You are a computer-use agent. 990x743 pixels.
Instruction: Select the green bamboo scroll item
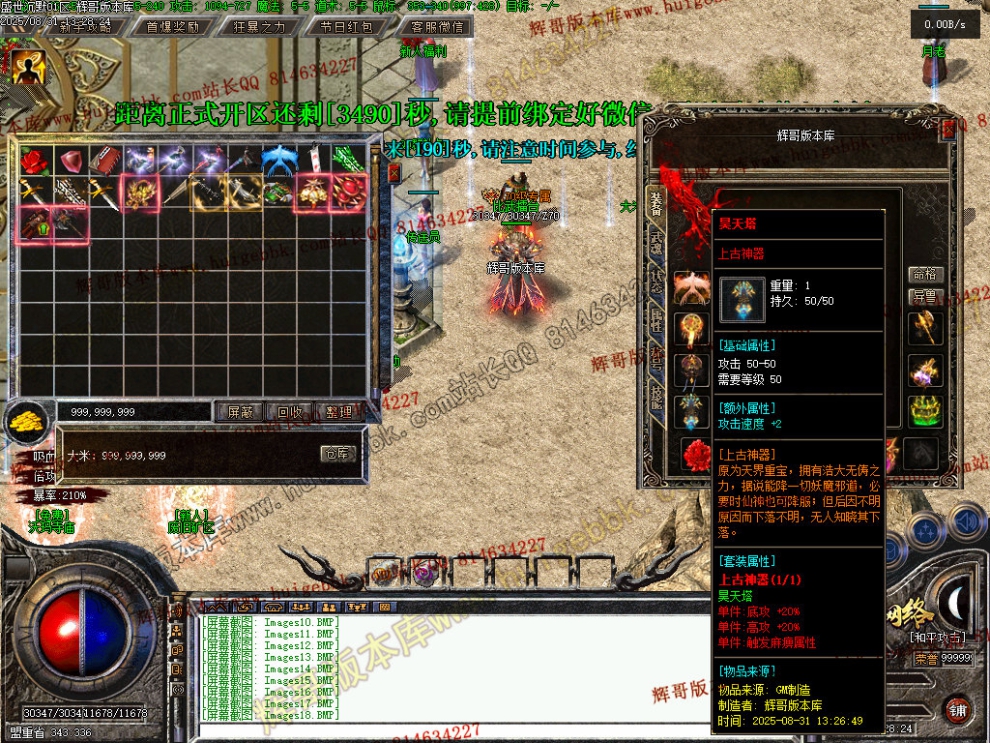(347, 160)
